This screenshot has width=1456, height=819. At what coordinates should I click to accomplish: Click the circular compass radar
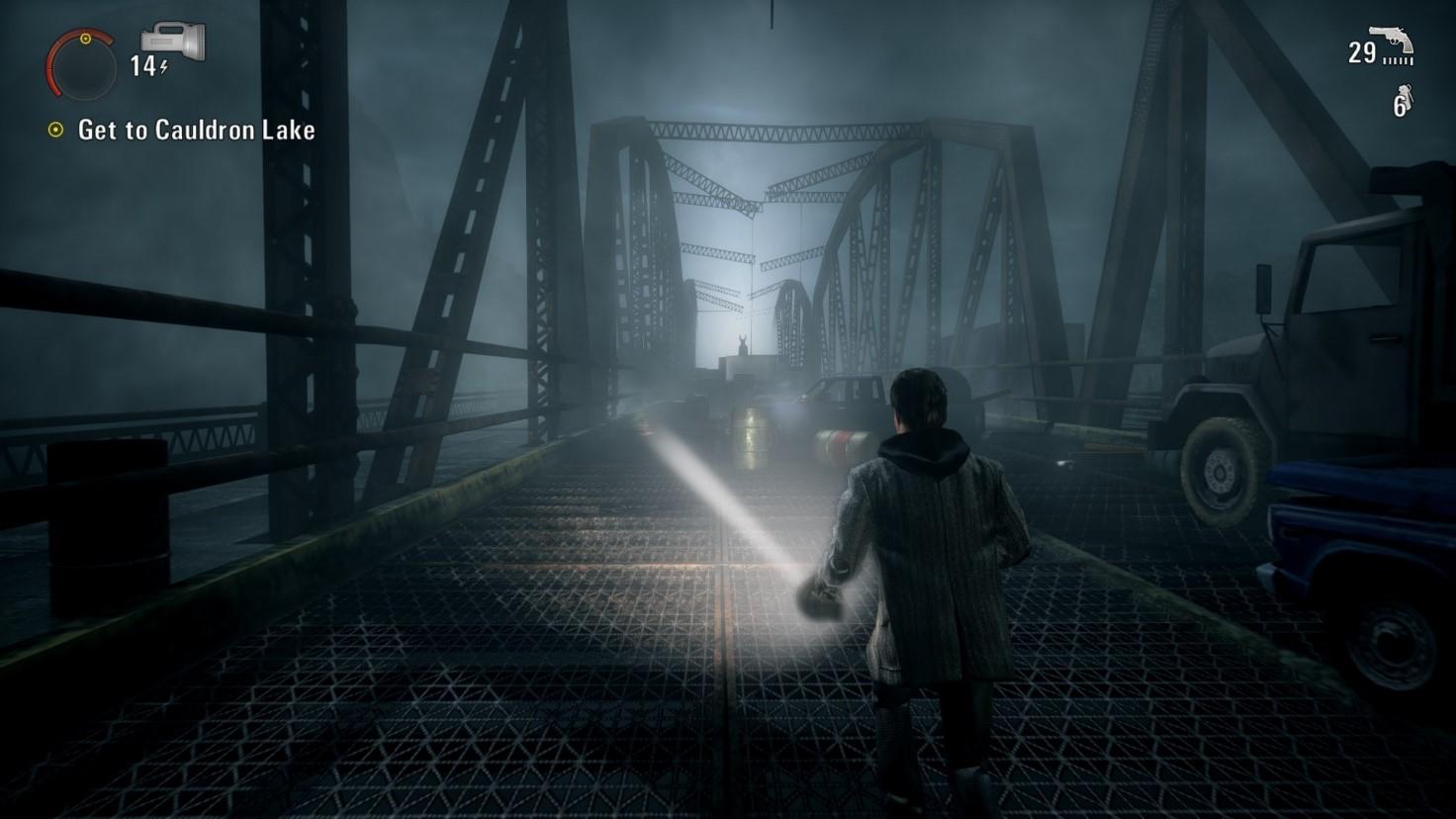coord(81,65)
